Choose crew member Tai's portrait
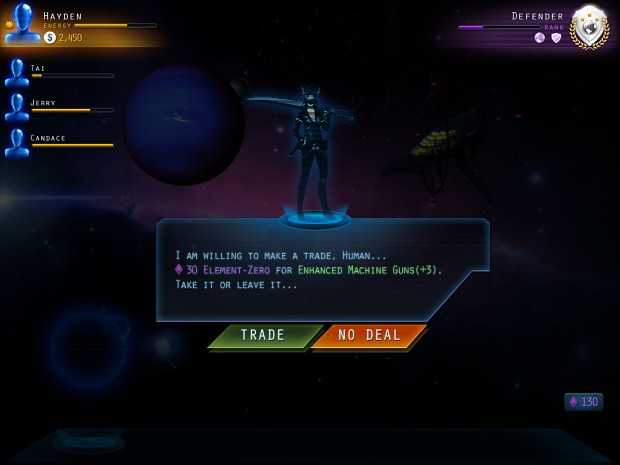The image size is (620, 465). (16, 72)
